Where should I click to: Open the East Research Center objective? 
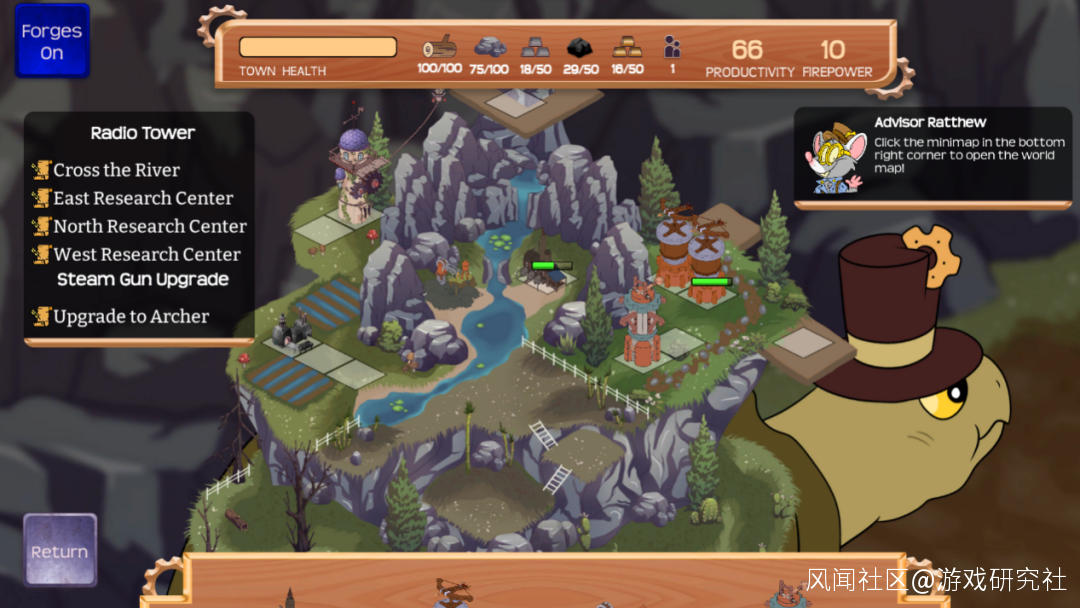[143, 198]
